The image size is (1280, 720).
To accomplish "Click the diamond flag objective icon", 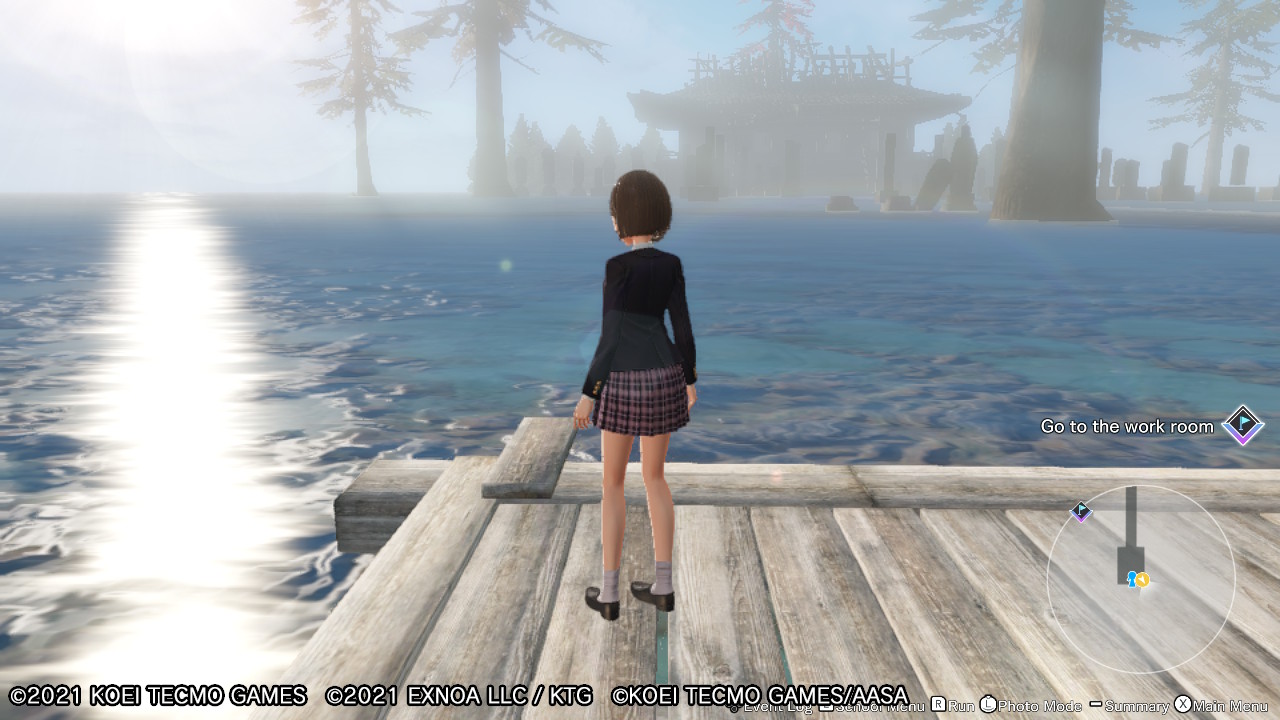I will (1243, 426).
